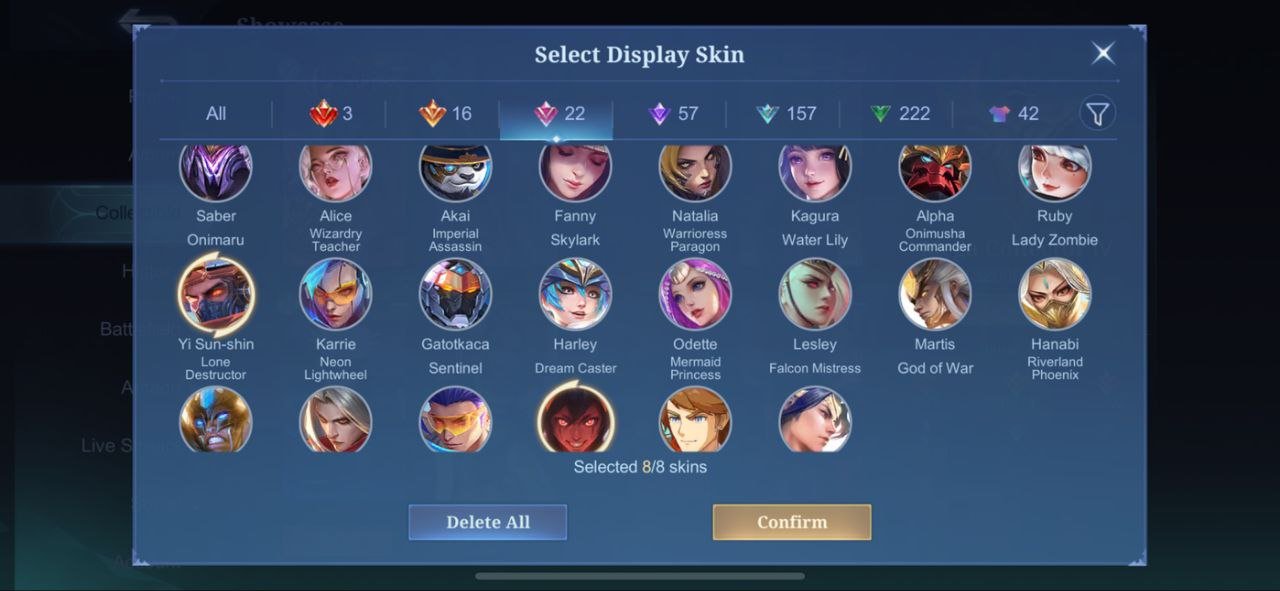The height and width of the screenshot is (591, 1280).
Task: Select Harley Dream Caster skin
Action: (x=575, y=294)
